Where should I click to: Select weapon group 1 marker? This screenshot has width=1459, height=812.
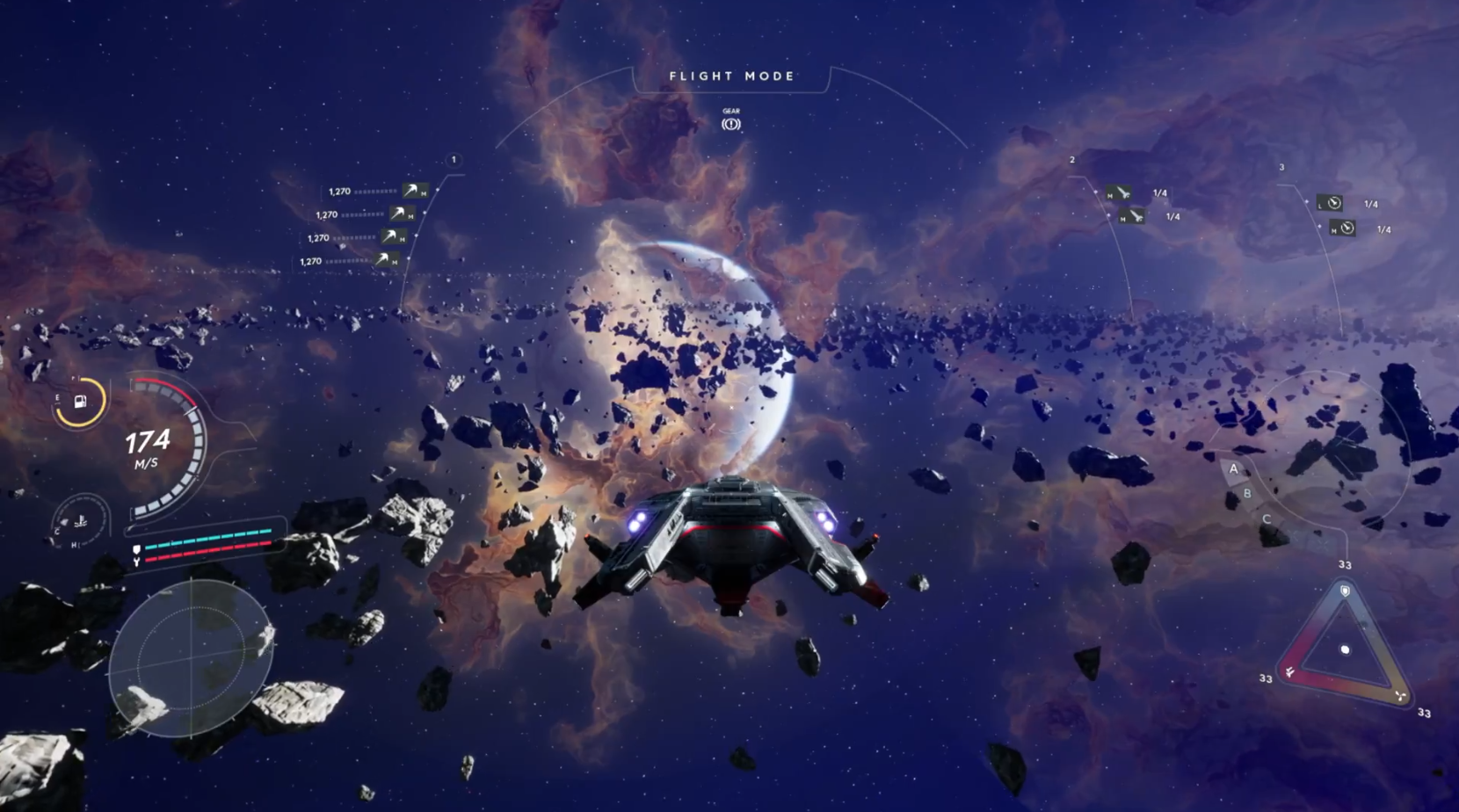(x=454, y=160)
